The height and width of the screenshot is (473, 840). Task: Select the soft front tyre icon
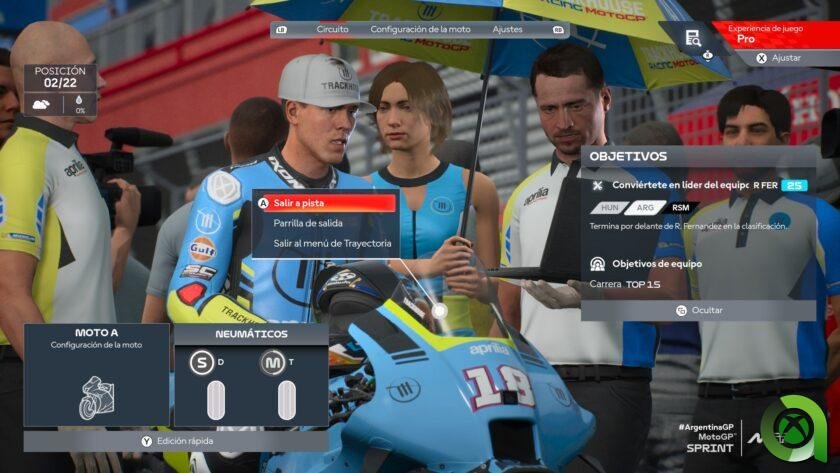pos(202,362)
